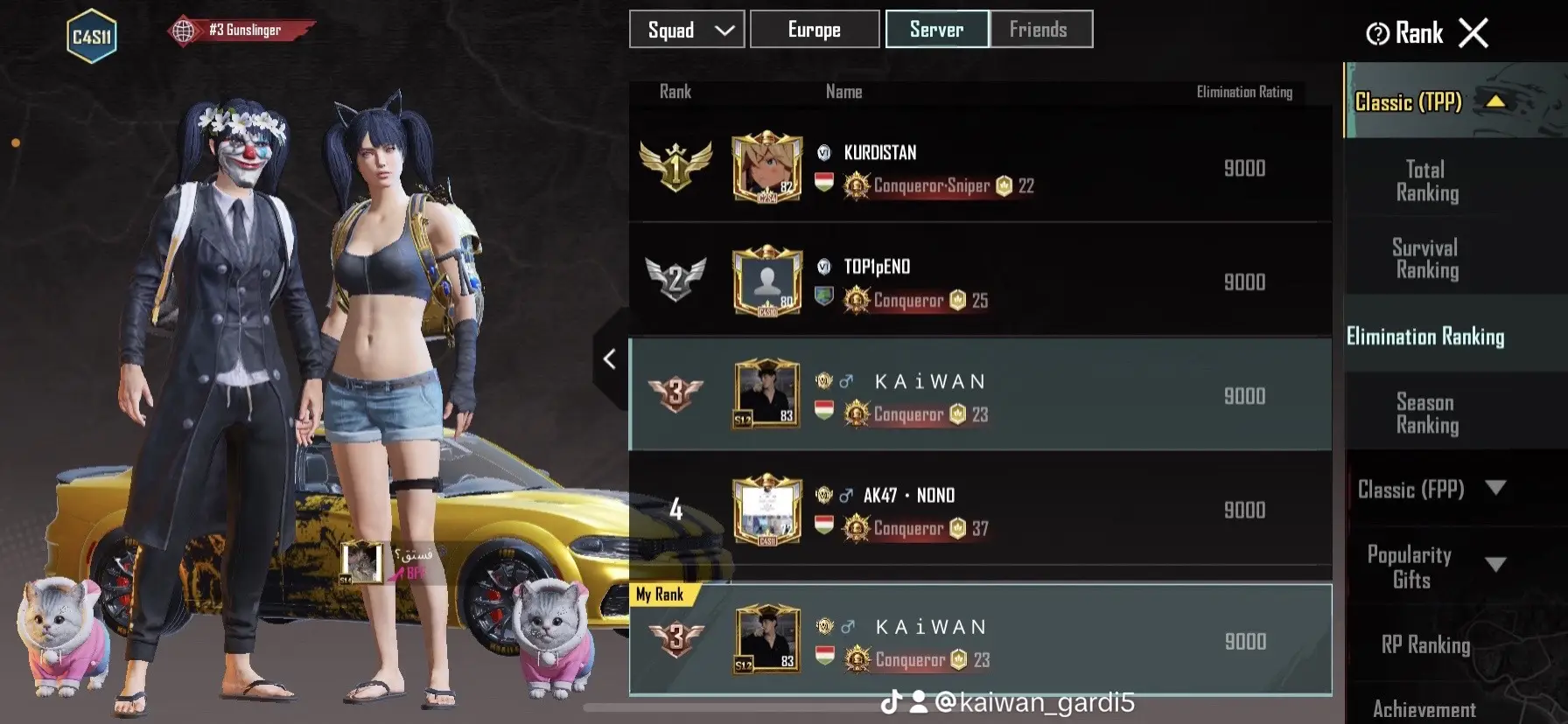
Task: Click the left-pointing collapse chevron arrow
Action: (x=609, y=359)
